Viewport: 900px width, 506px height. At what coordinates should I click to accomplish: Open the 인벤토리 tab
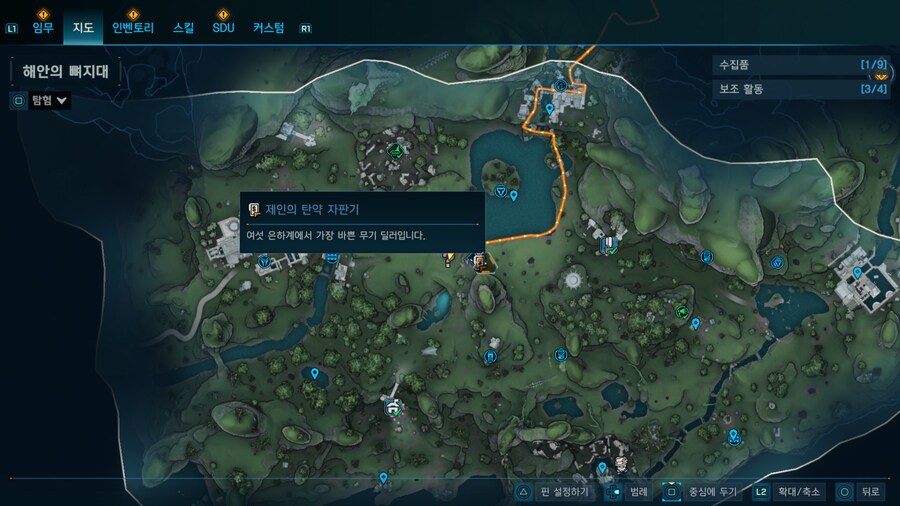(x=133, y=28)
